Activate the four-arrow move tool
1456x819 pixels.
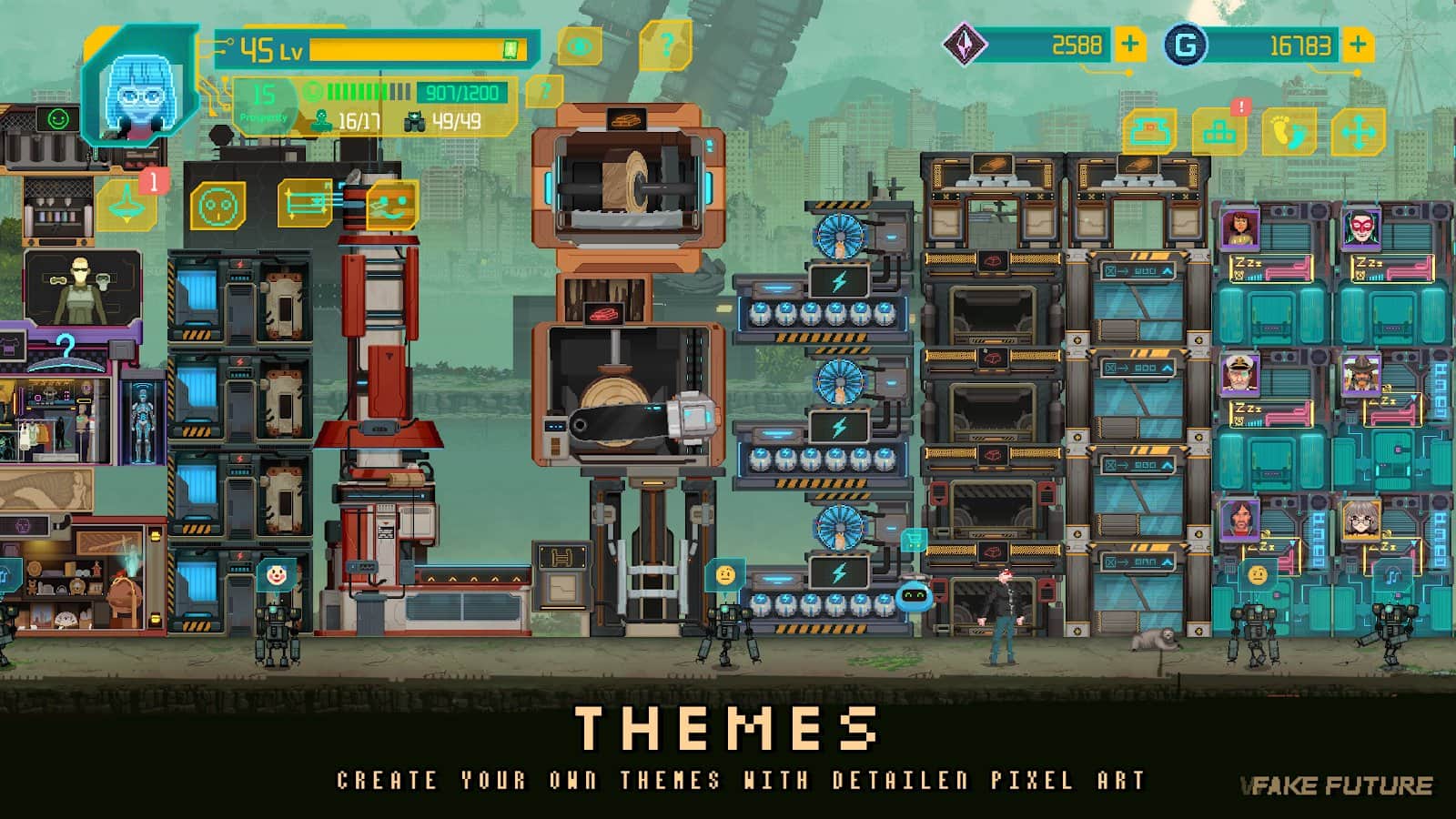pos(1358,134)
